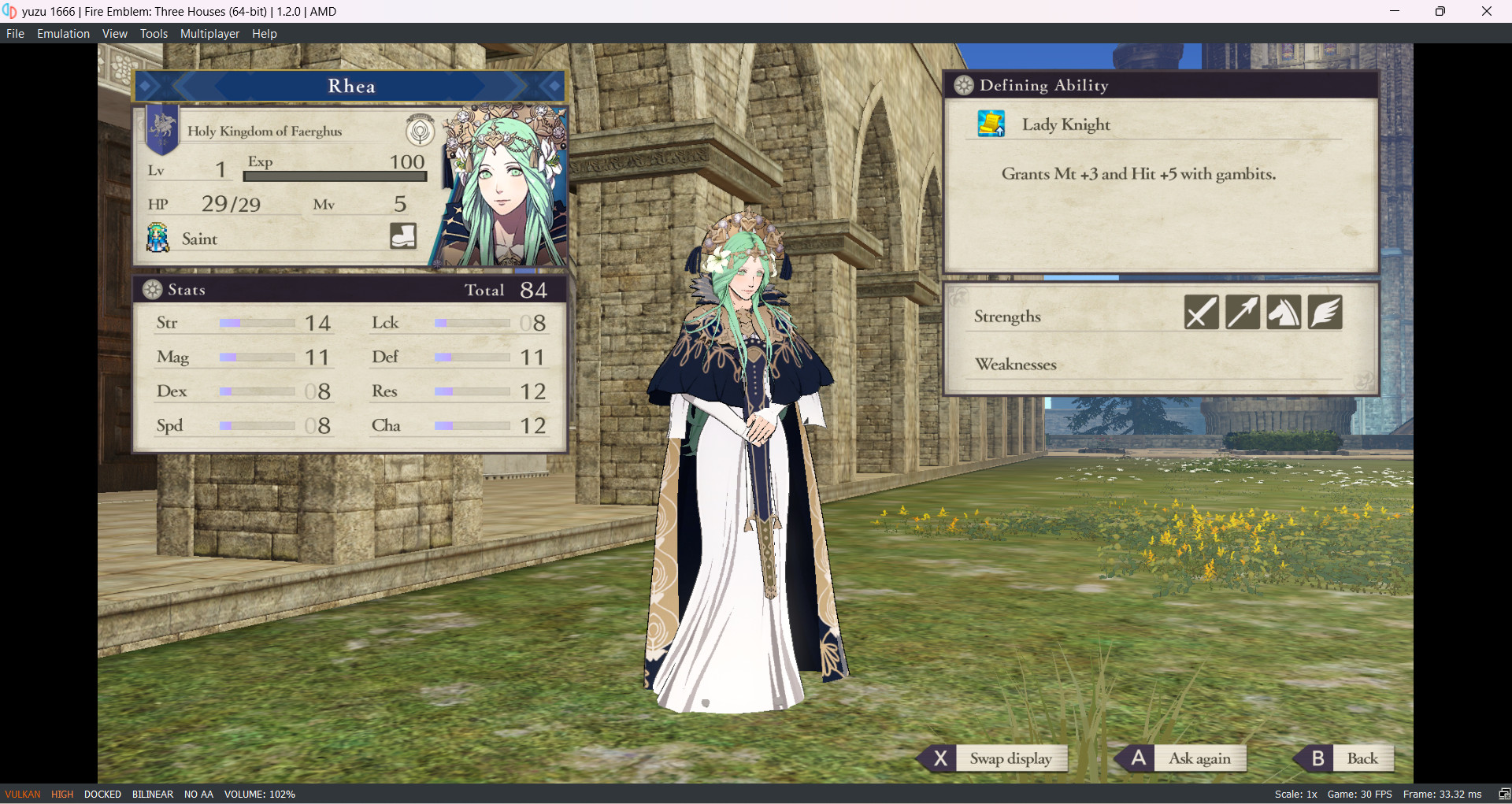
Task: Toggle the NO AA anti-aliasing setting
Action: click(x=198, y=794)
